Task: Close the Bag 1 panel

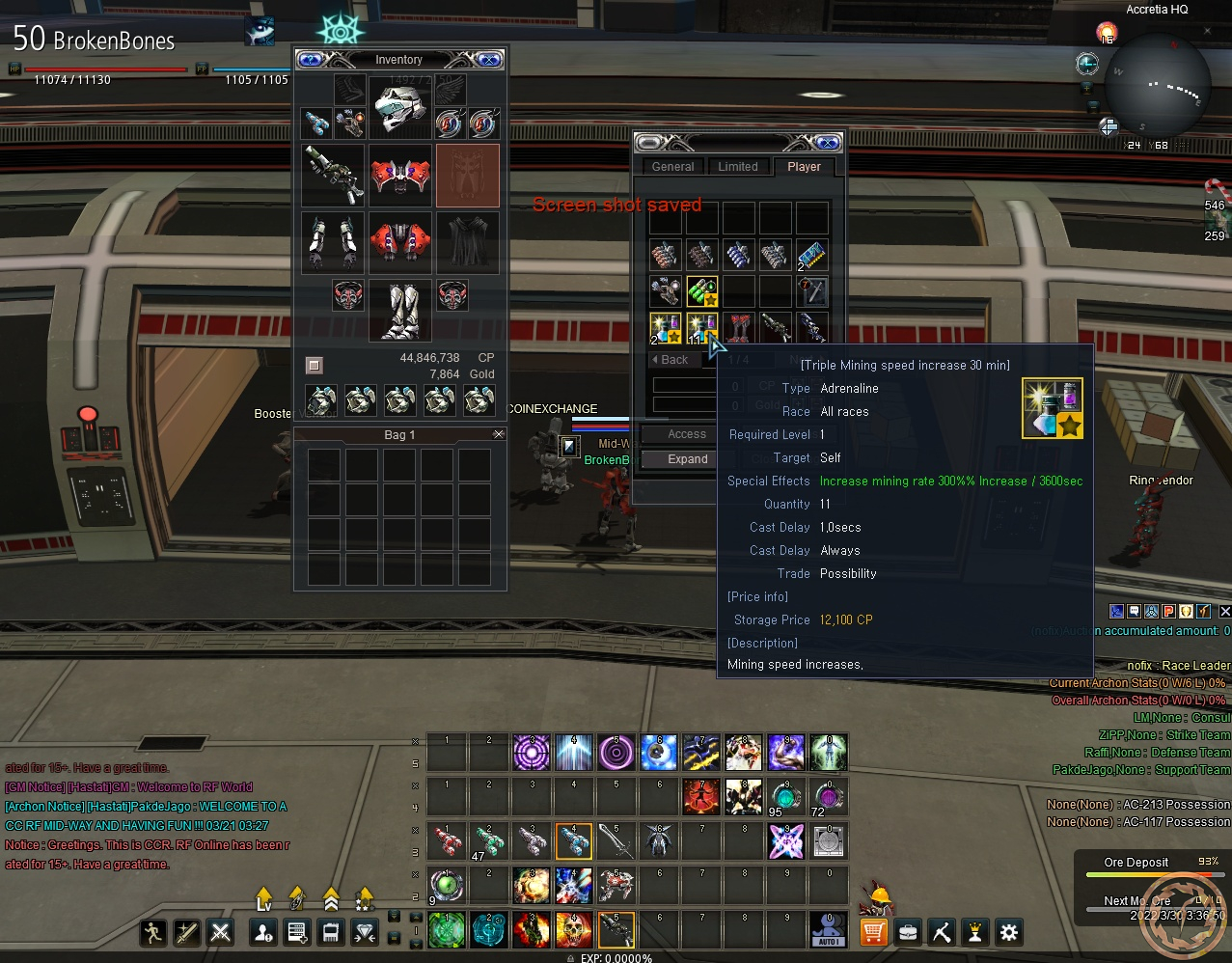Action: (x=499, y=435)
